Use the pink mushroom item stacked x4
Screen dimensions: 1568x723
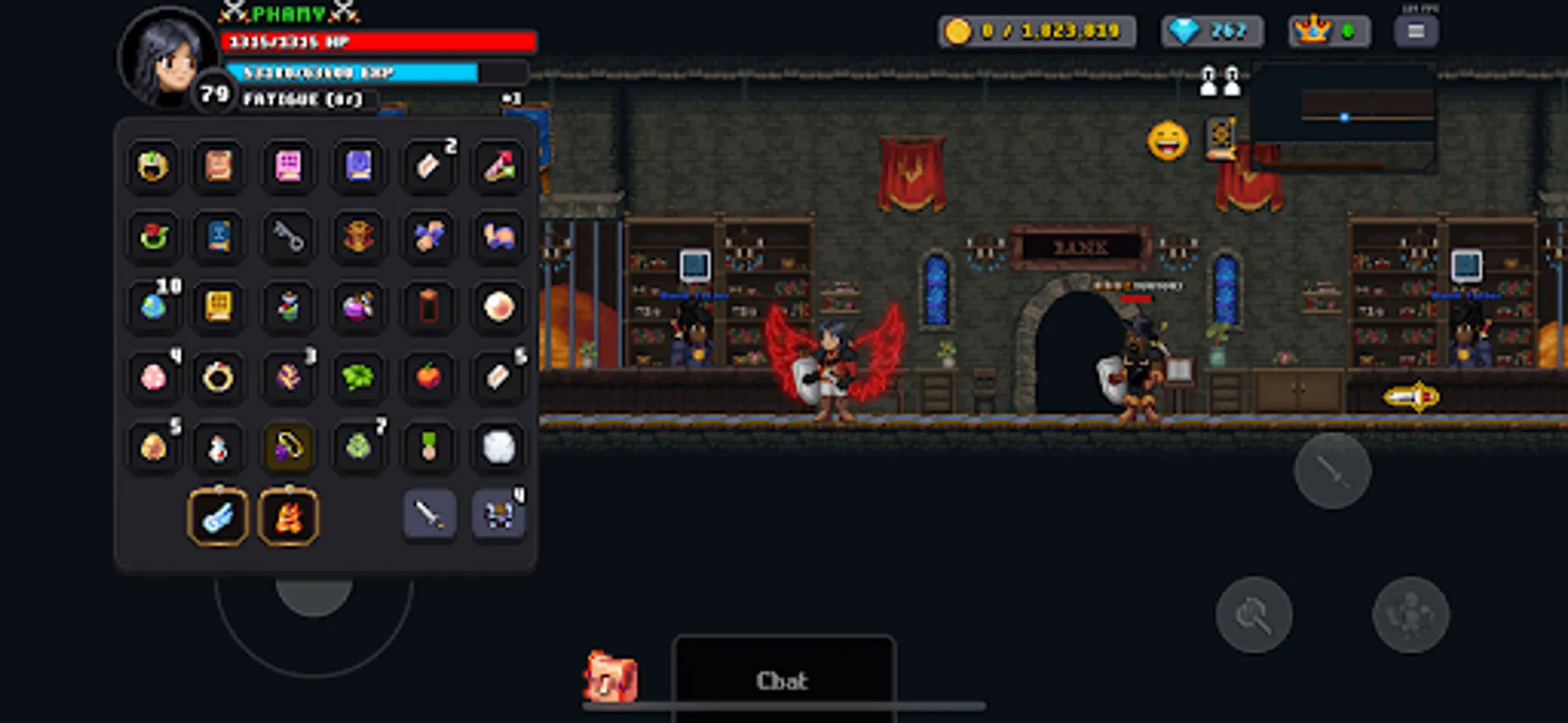pos(153,376)
